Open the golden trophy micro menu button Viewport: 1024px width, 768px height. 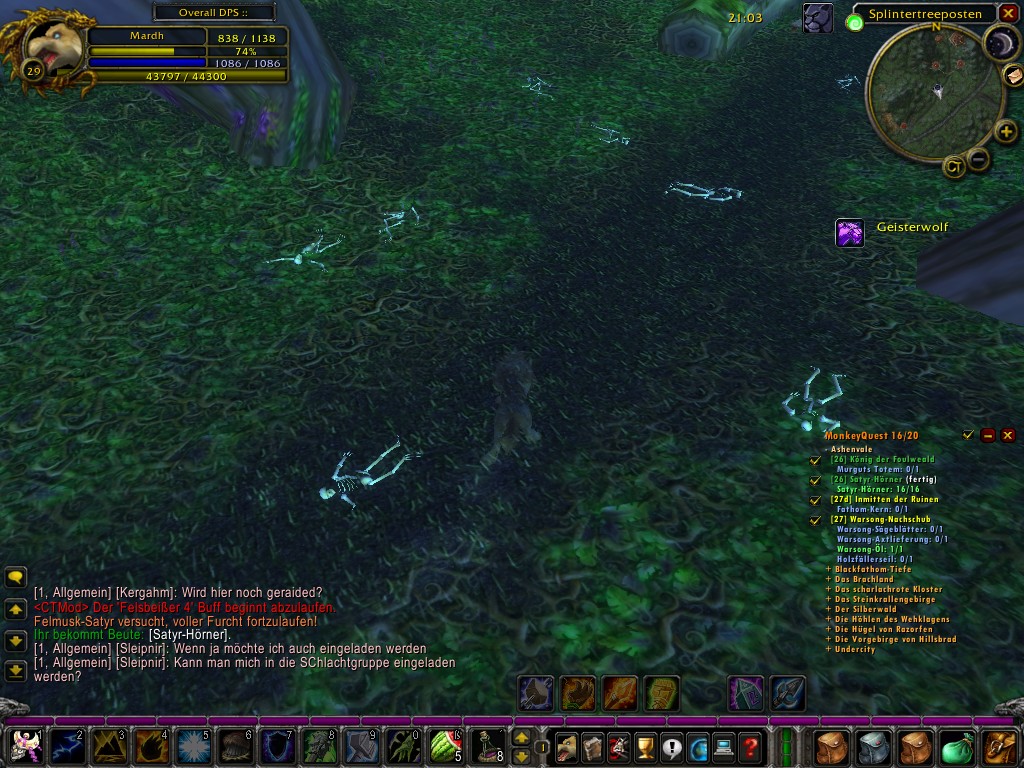(x=645, y=746)
